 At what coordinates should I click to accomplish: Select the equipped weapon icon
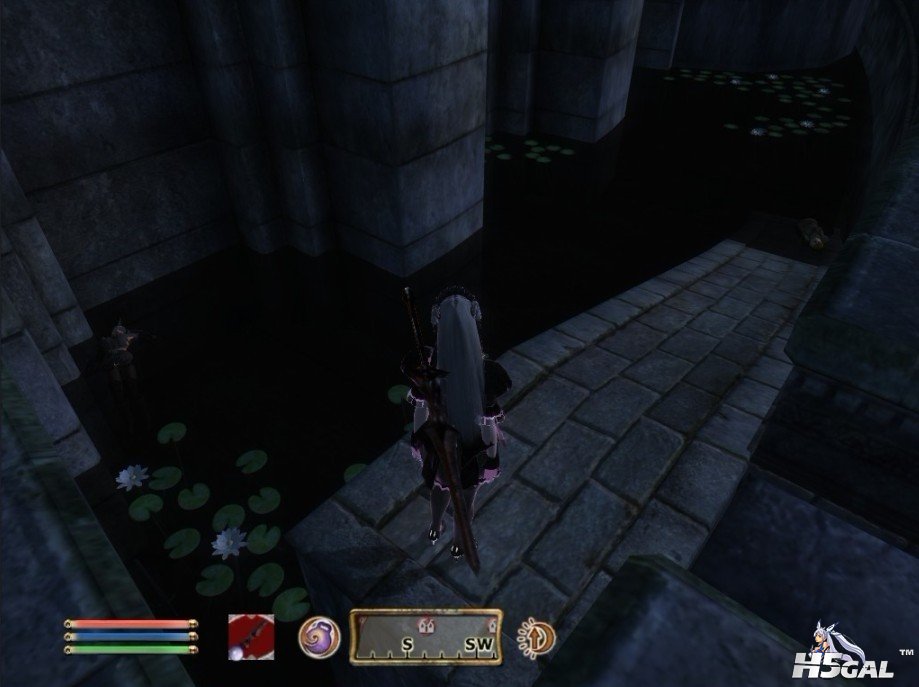tap(250, 635)
